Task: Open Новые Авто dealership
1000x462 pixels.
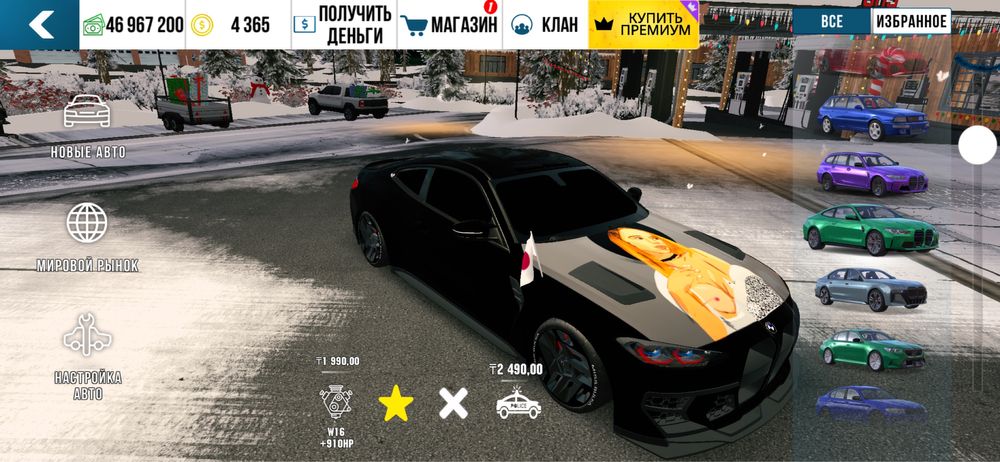Action: coord(88,127)
